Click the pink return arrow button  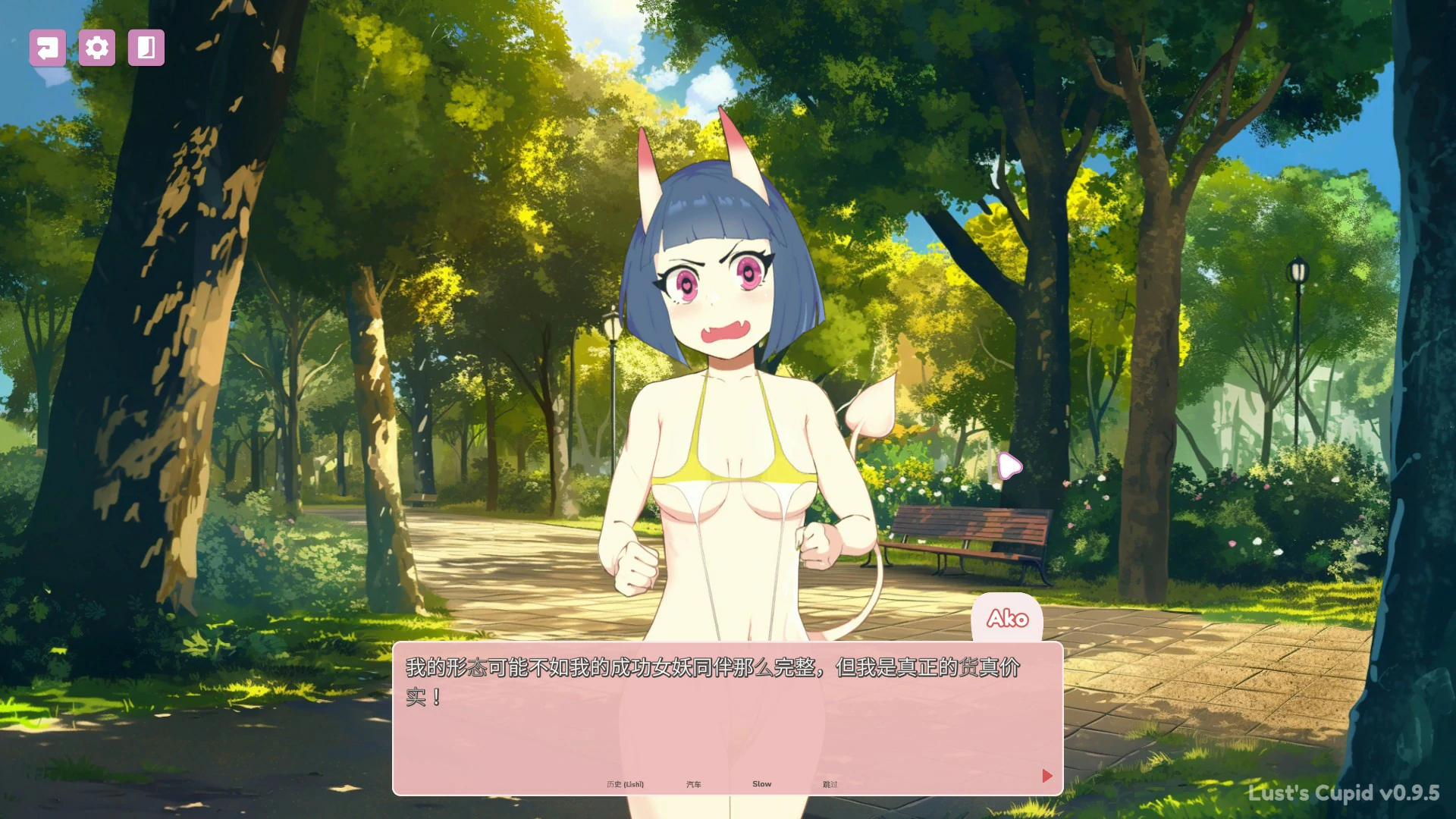pyautogui.click(x=47, y=48)
